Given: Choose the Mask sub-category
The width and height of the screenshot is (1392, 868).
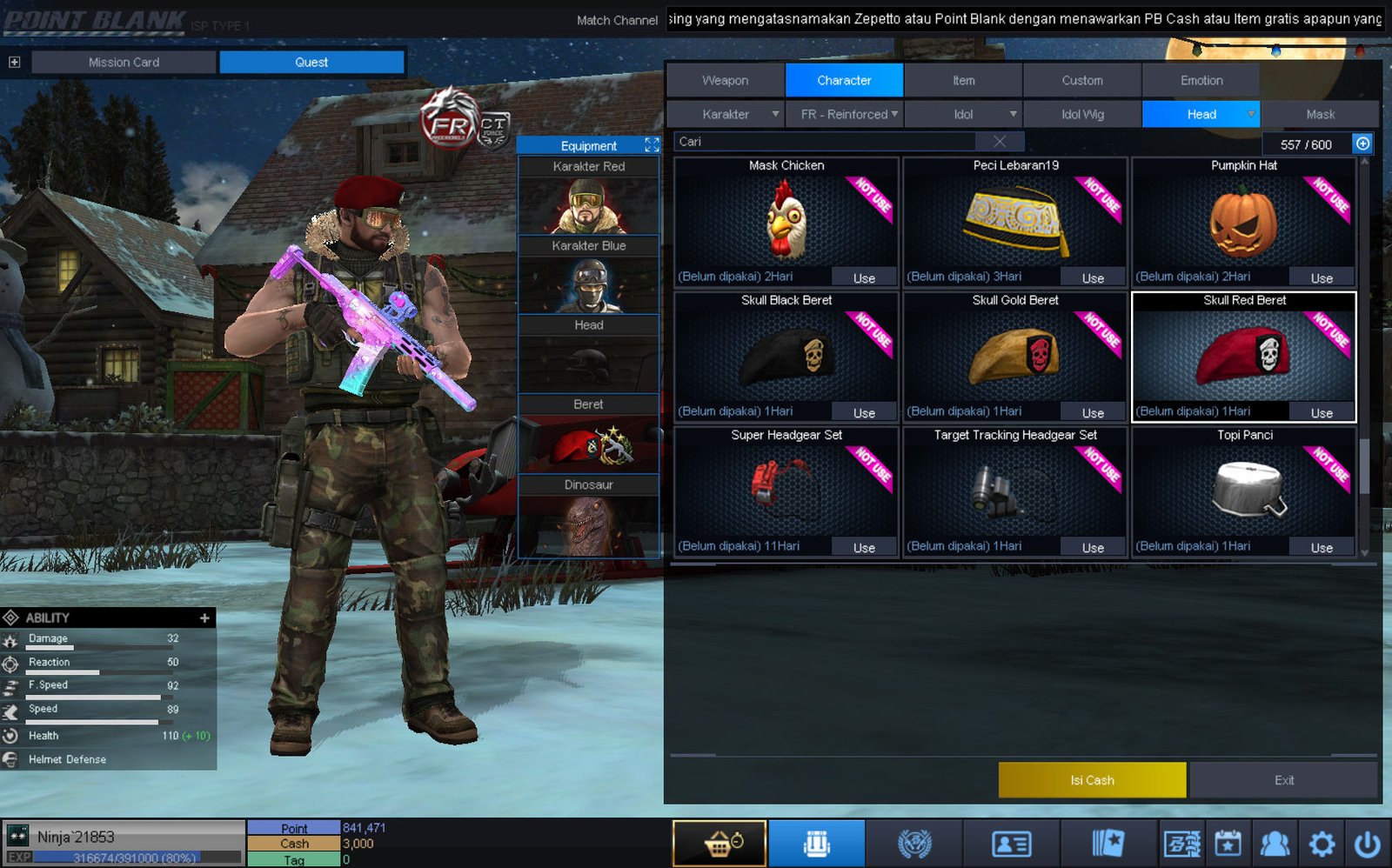Looking at the screenshot, I should click(x=1320, y=114).
